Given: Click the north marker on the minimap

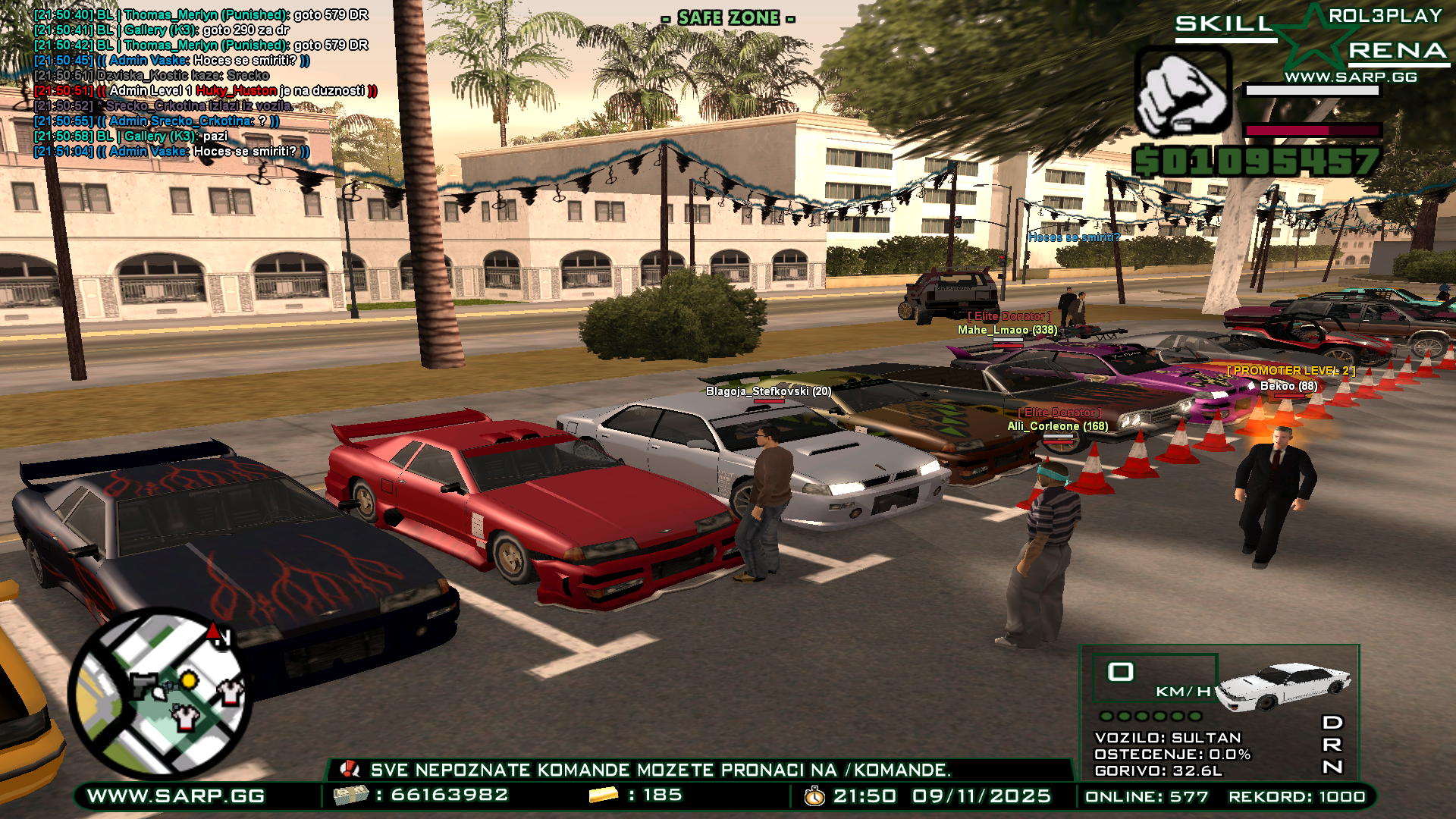Looking at the screenshot, I should 218,634.
